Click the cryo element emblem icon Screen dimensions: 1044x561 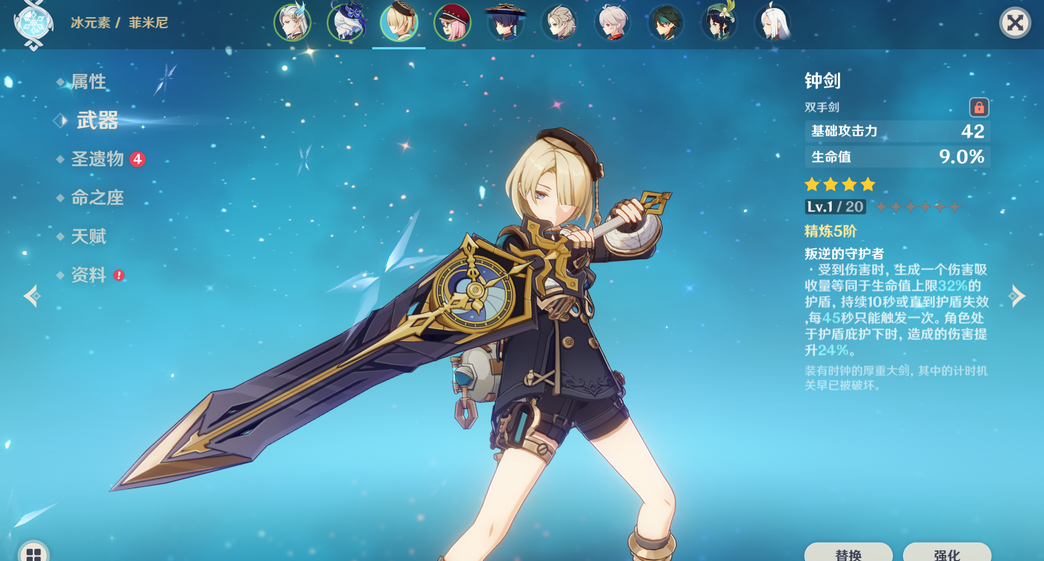pos(33,24)
